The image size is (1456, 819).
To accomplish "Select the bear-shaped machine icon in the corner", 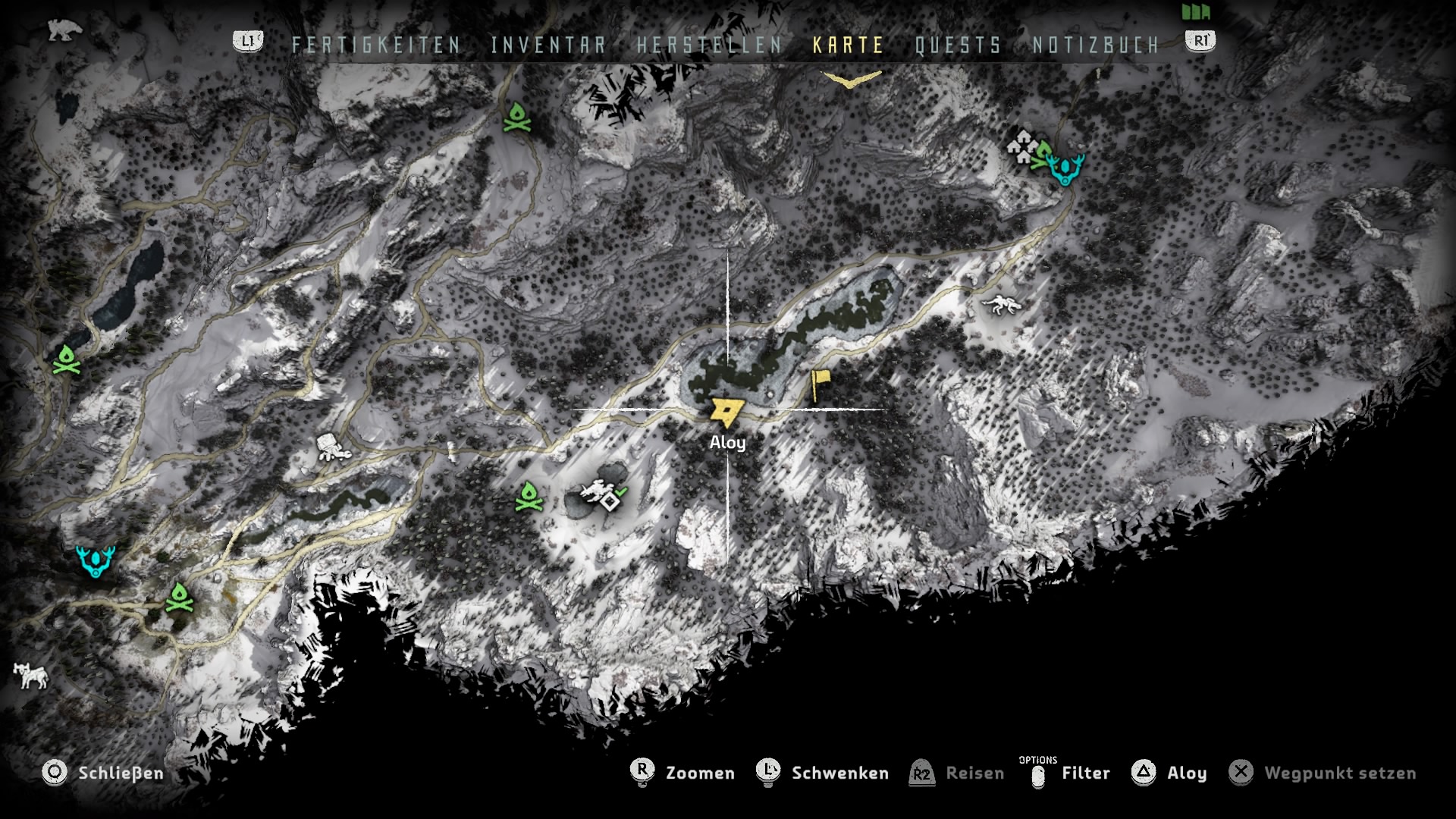I will pyautogui.click(x=64, y=30).
